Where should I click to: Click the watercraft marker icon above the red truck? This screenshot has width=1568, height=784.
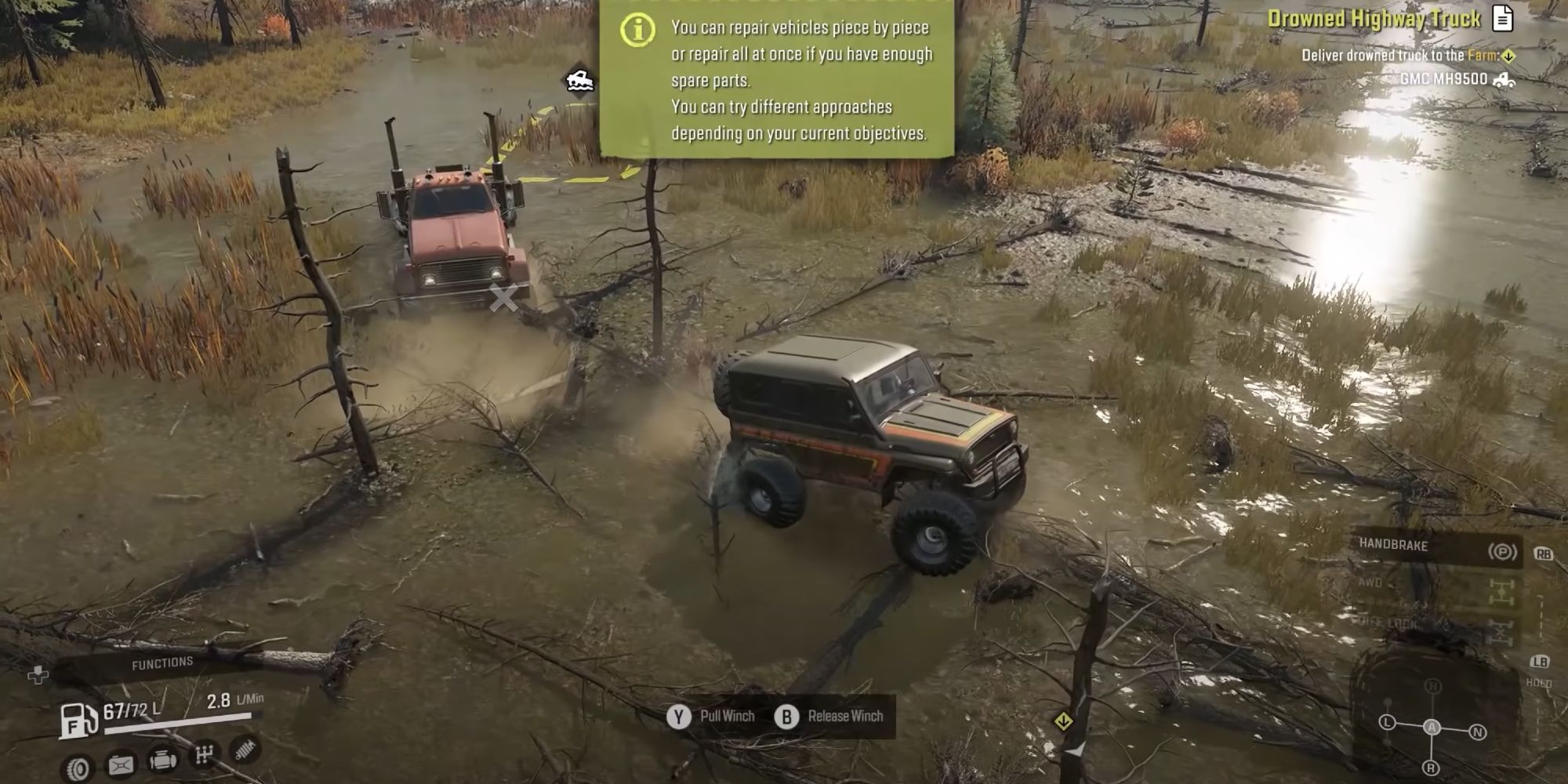point(580,79)
